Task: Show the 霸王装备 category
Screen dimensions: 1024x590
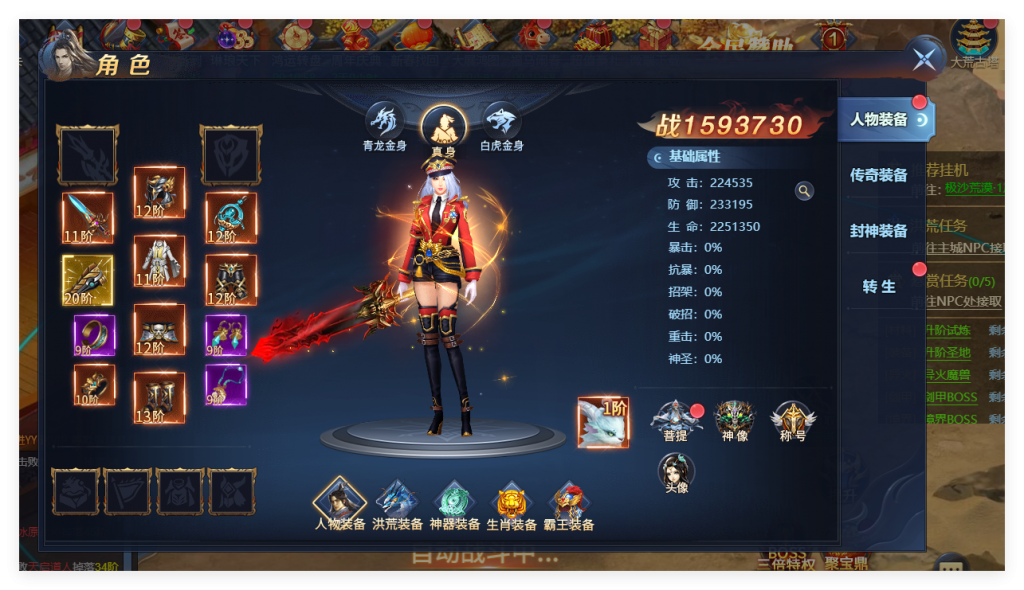Action: click(568, 502)
